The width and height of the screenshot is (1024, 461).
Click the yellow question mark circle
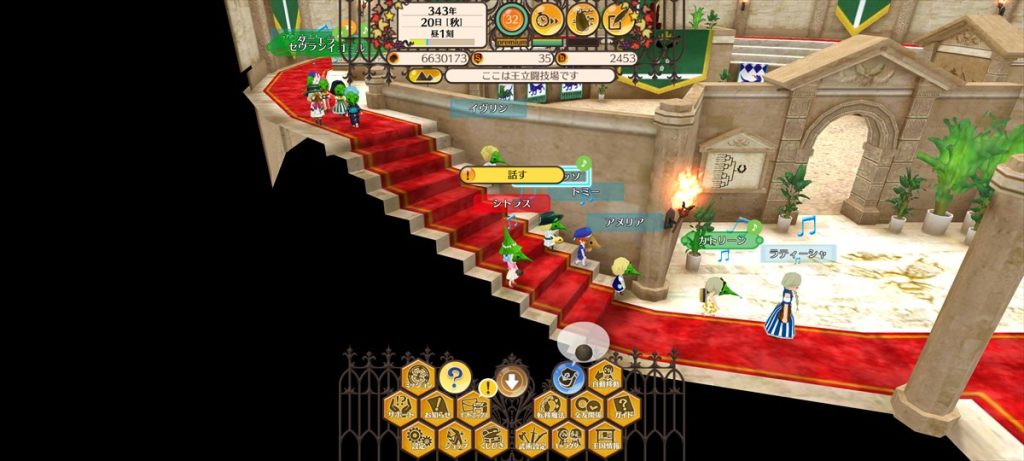coord(455,377)
